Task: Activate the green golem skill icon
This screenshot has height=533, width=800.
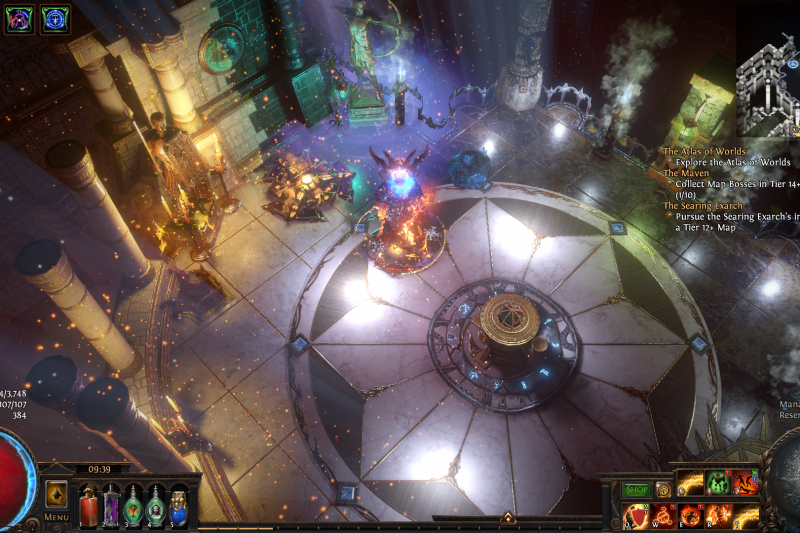Action: pos(718,484)
